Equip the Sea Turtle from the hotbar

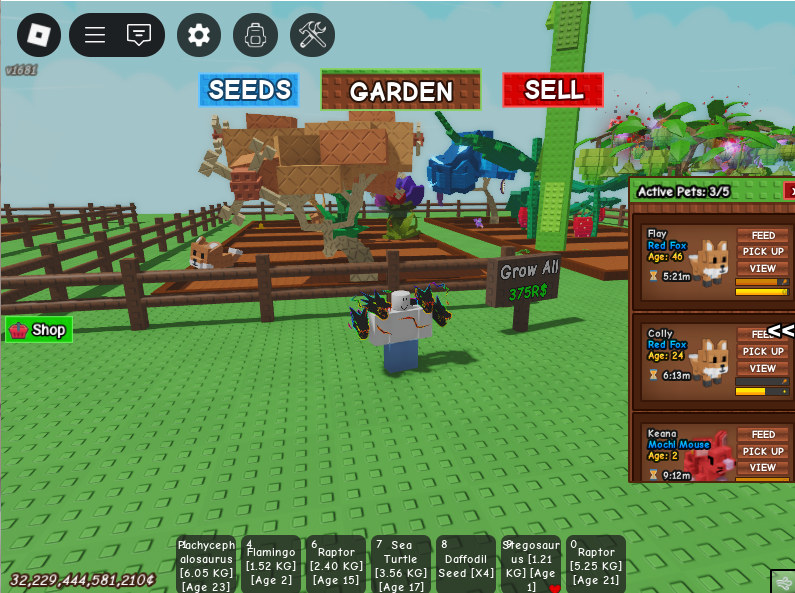(x=401, y=564)
